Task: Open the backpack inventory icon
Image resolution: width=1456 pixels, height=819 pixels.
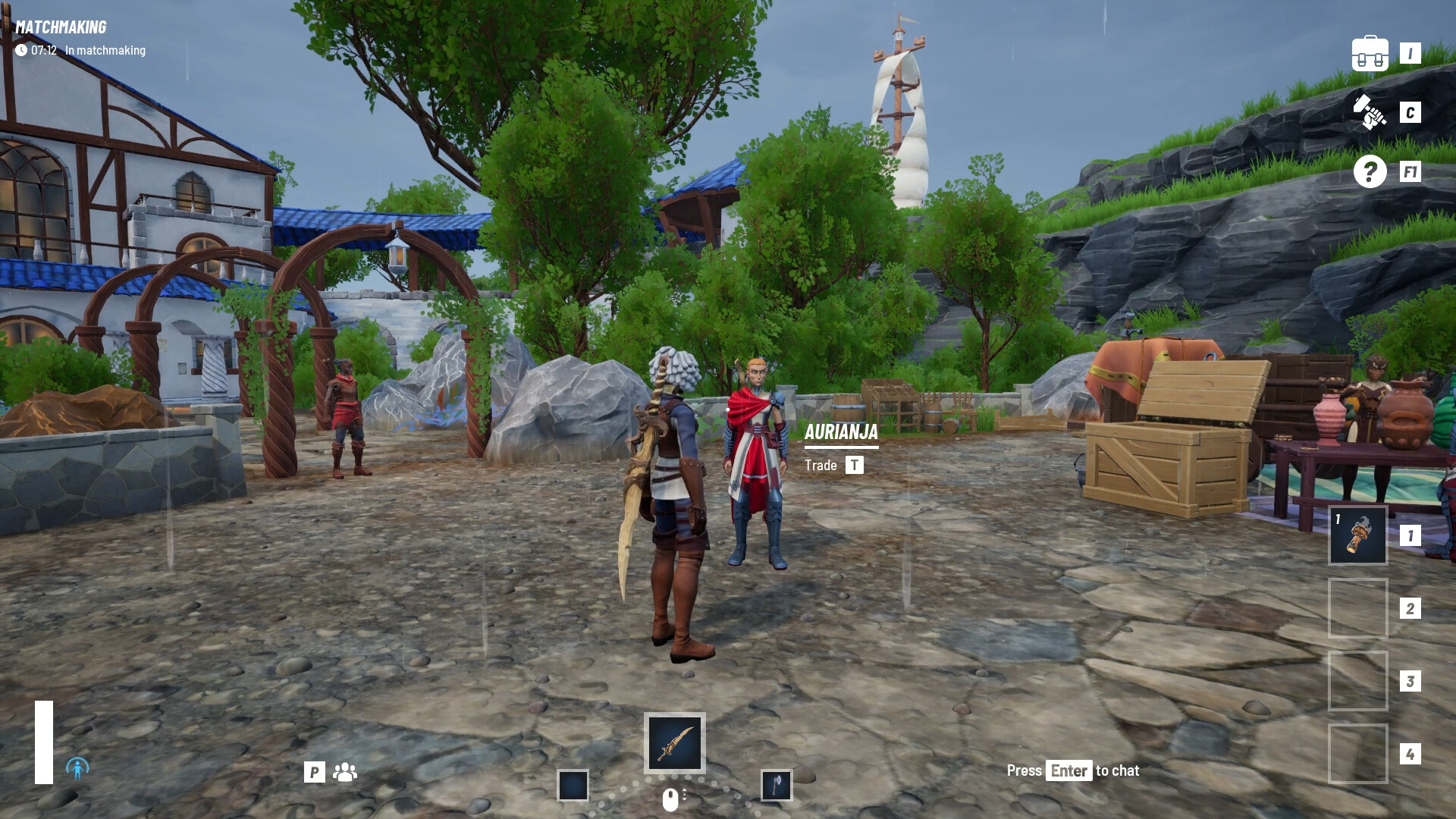Action: pos(1372,52)
